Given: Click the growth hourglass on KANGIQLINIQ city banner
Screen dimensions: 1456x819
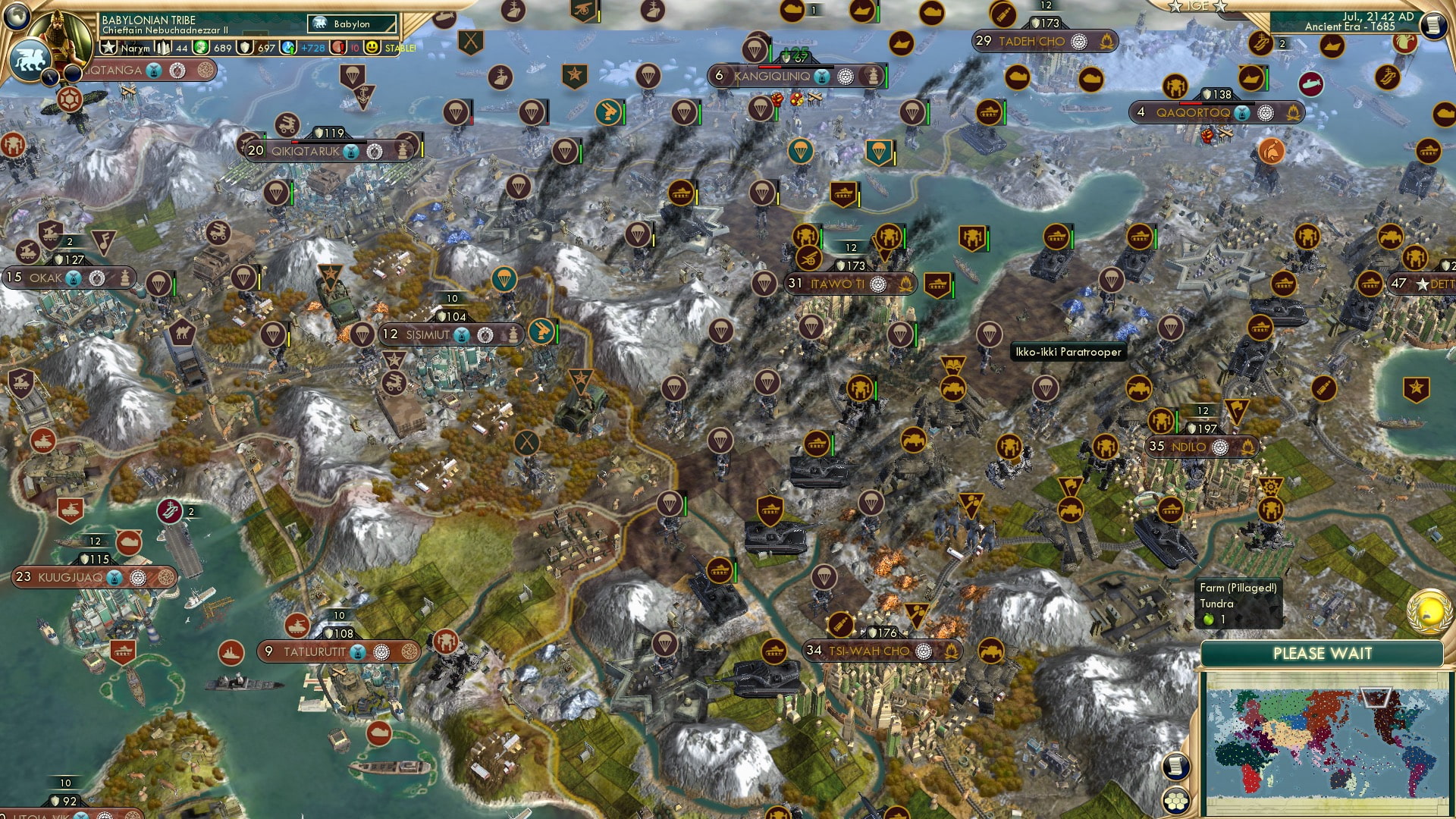Looking at the screenshot, I should coord(821,76).
